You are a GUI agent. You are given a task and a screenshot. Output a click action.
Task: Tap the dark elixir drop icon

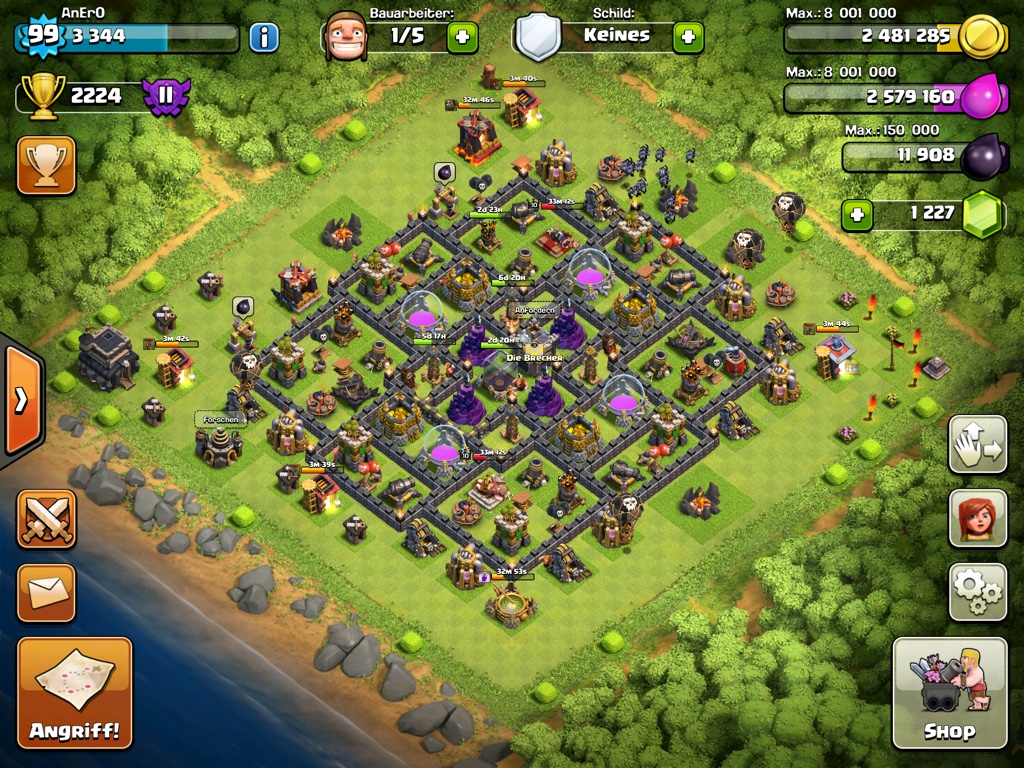pos(982,157)
